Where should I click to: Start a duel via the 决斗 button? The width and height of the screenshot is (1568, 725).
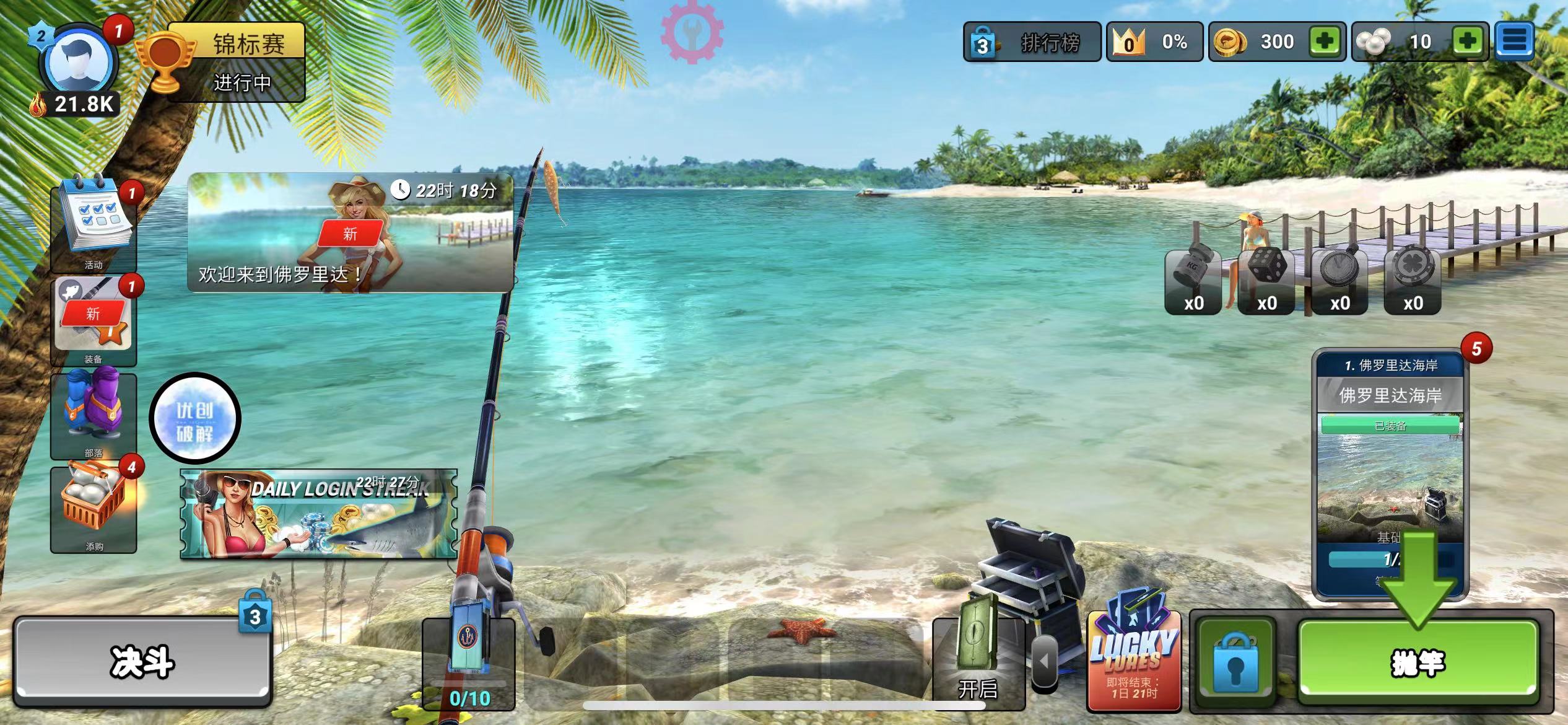(x=142, y=662)
